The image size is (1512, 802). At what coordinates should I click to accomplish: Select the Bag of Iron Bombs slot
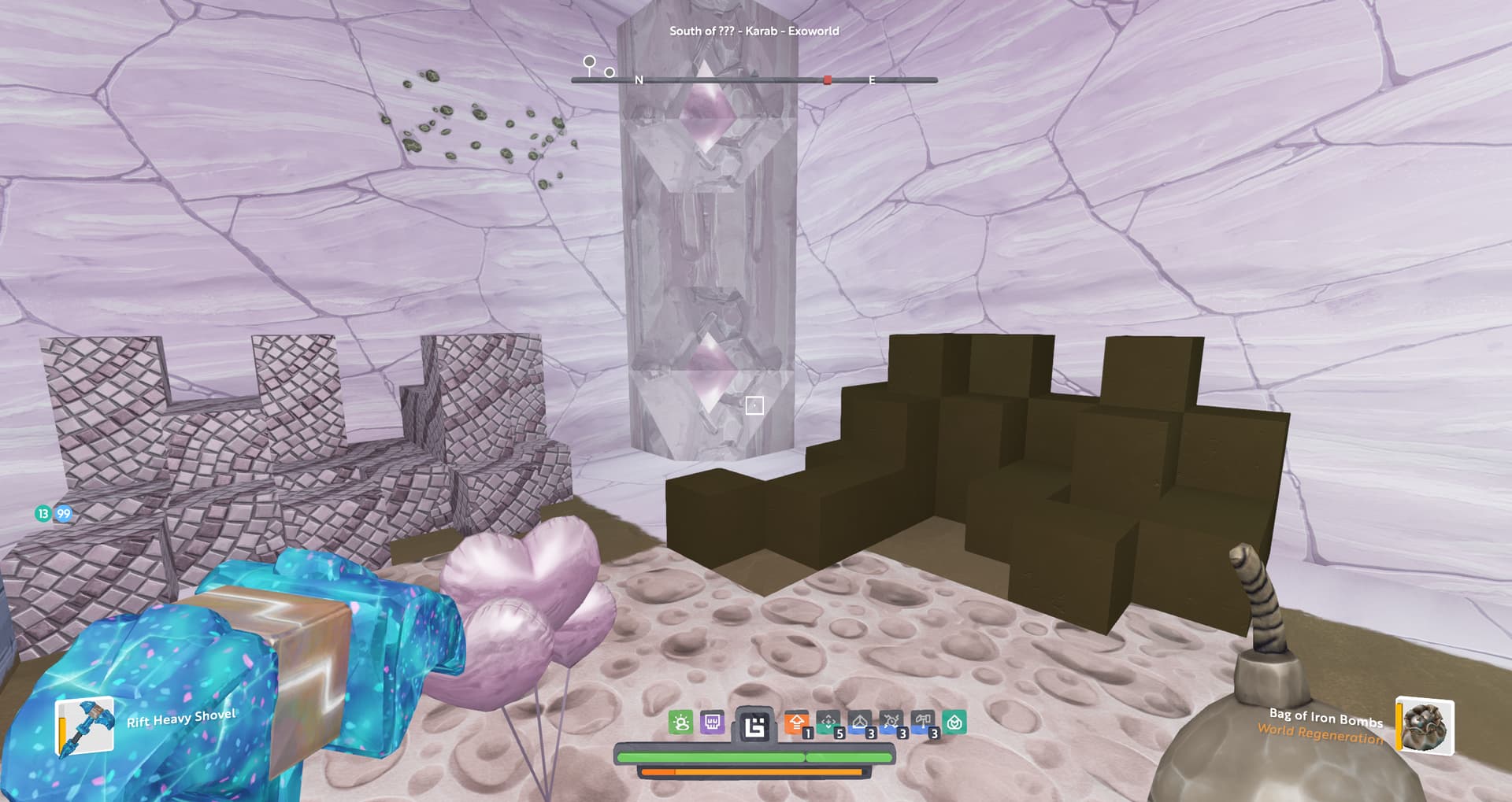click(x=1425, y=726)
